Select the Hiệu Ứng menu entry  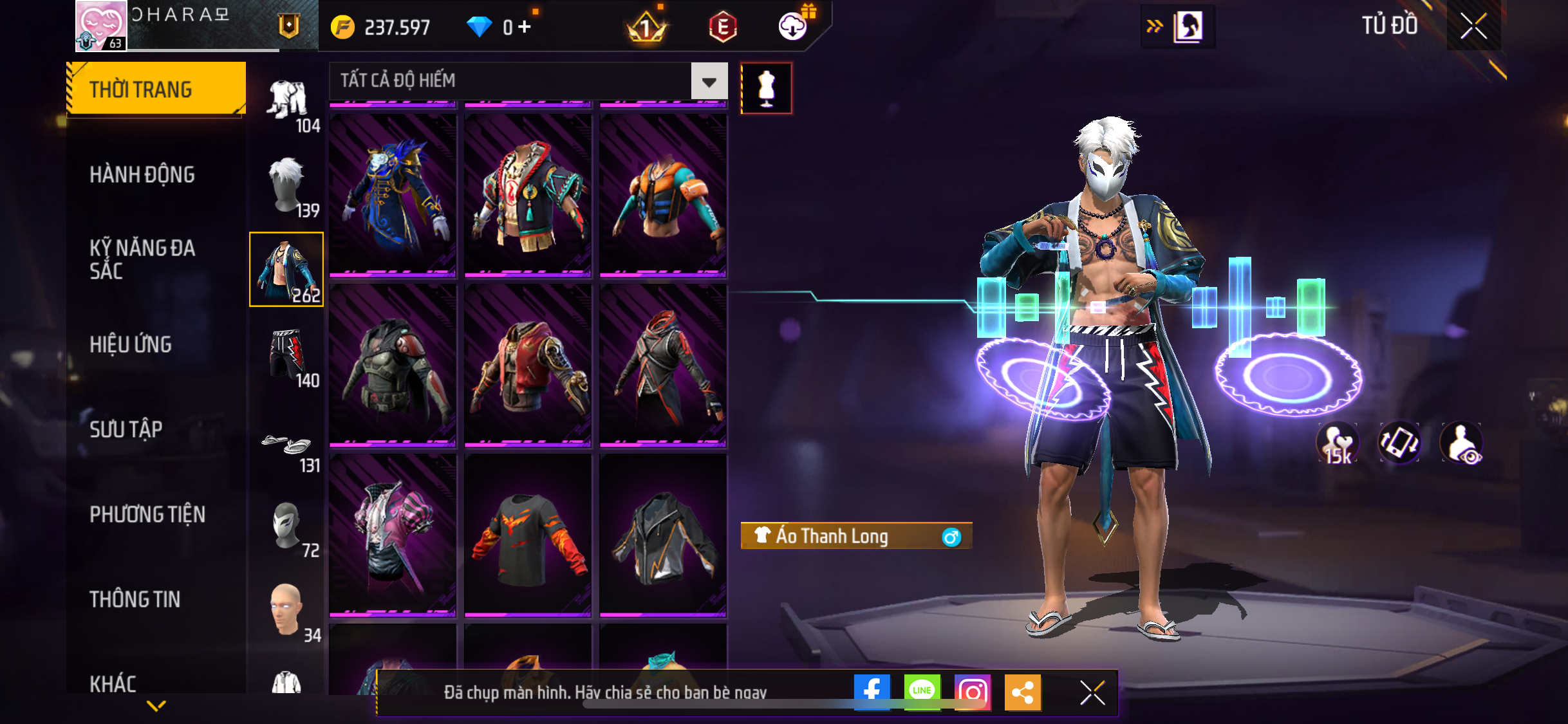pos(131,344)
